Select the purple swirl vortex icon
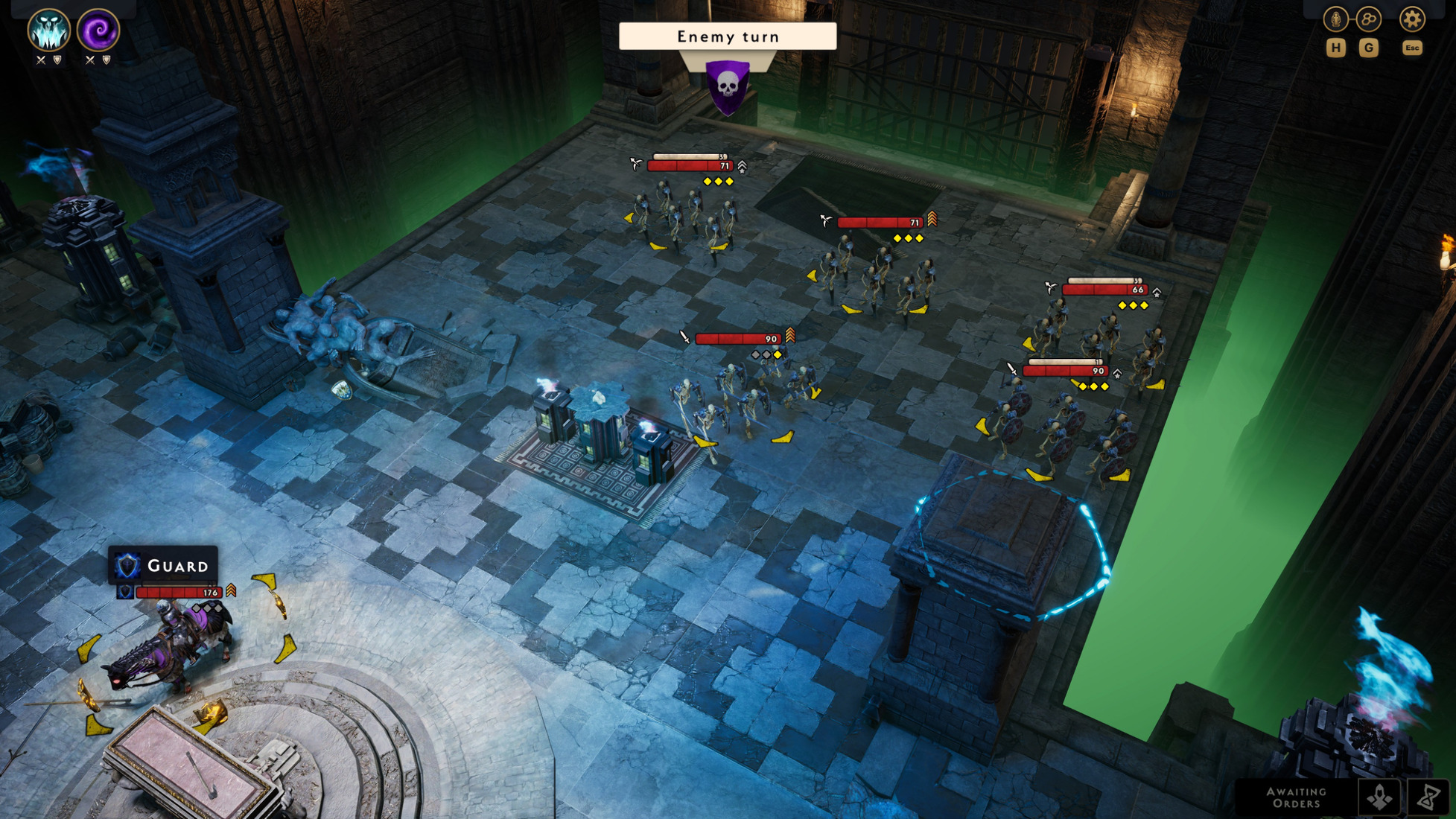This screenshot has width=1456, height=819. [98, 30]
